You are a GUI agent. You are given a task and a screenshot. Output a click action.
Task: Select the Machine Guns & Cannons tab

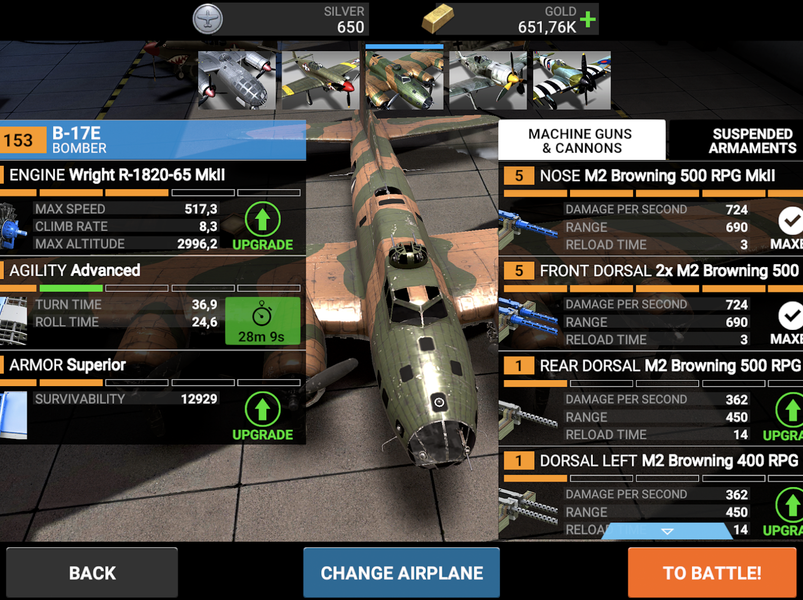[x=582, y=140]
